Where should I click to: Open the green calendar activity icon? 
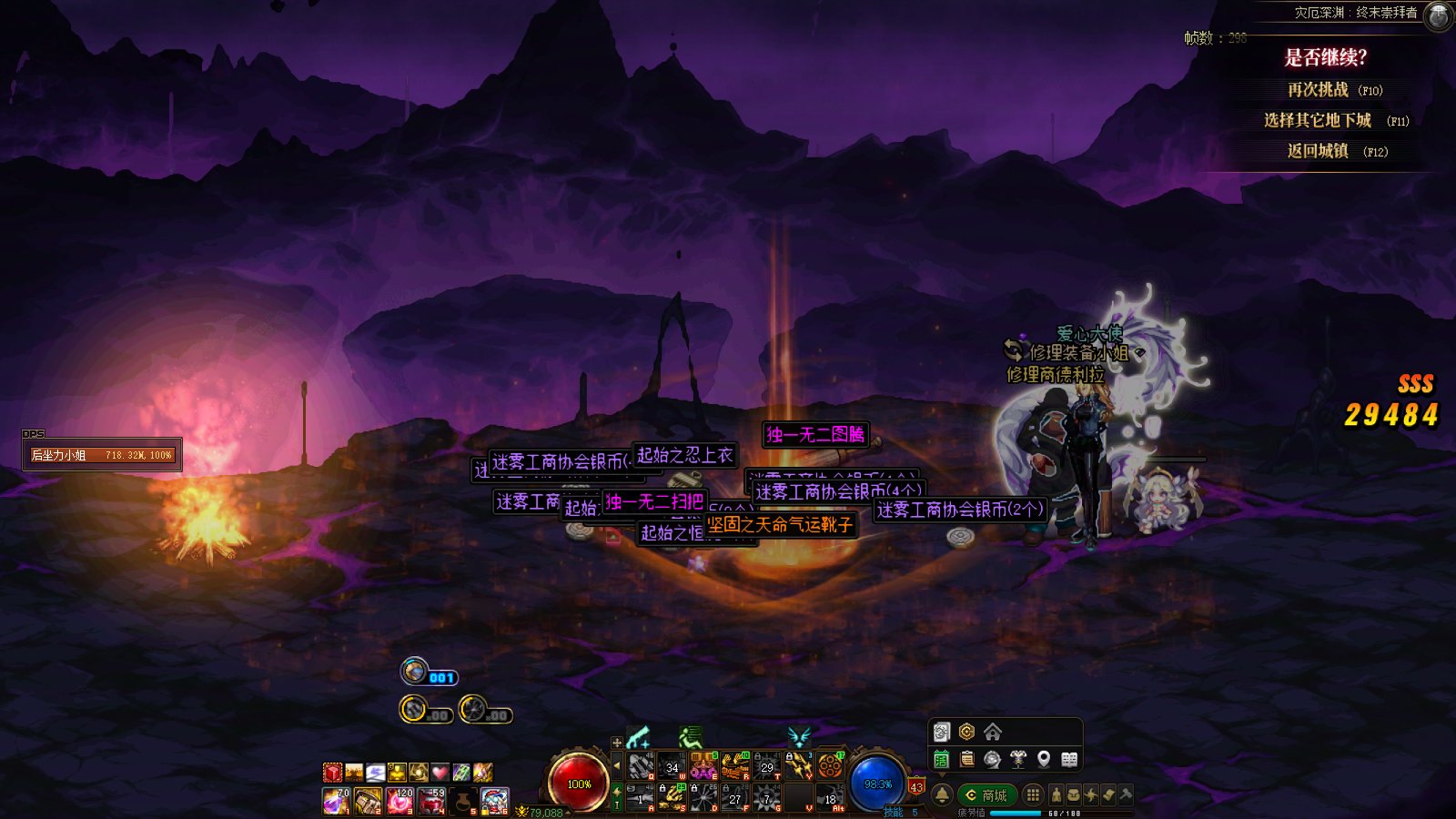pyautogui.click(x=942, y=759)
